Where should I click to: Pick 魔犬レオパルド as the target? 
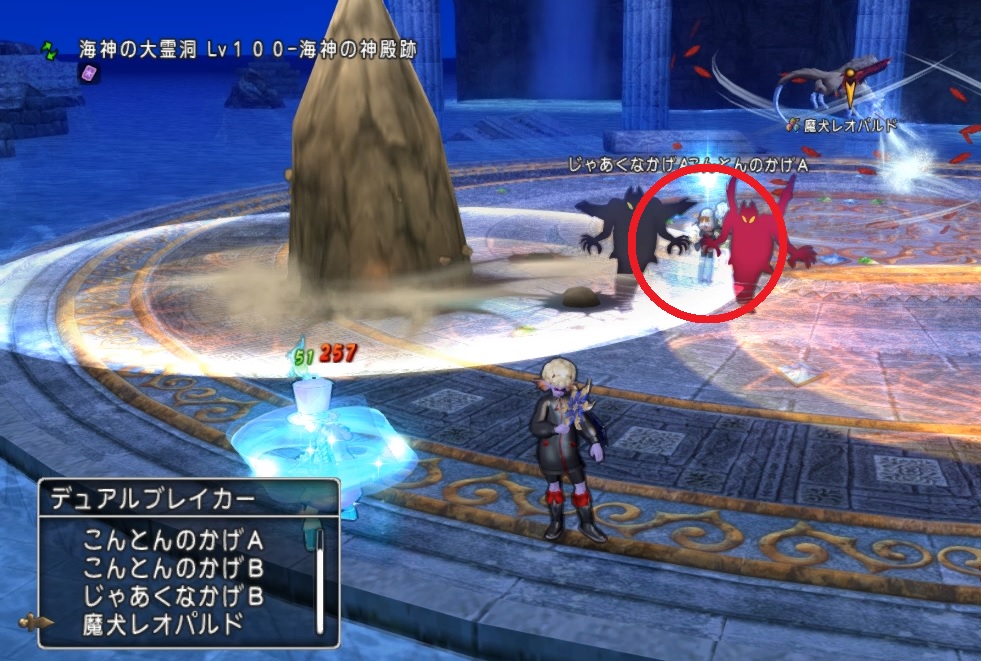coord(163,625)
